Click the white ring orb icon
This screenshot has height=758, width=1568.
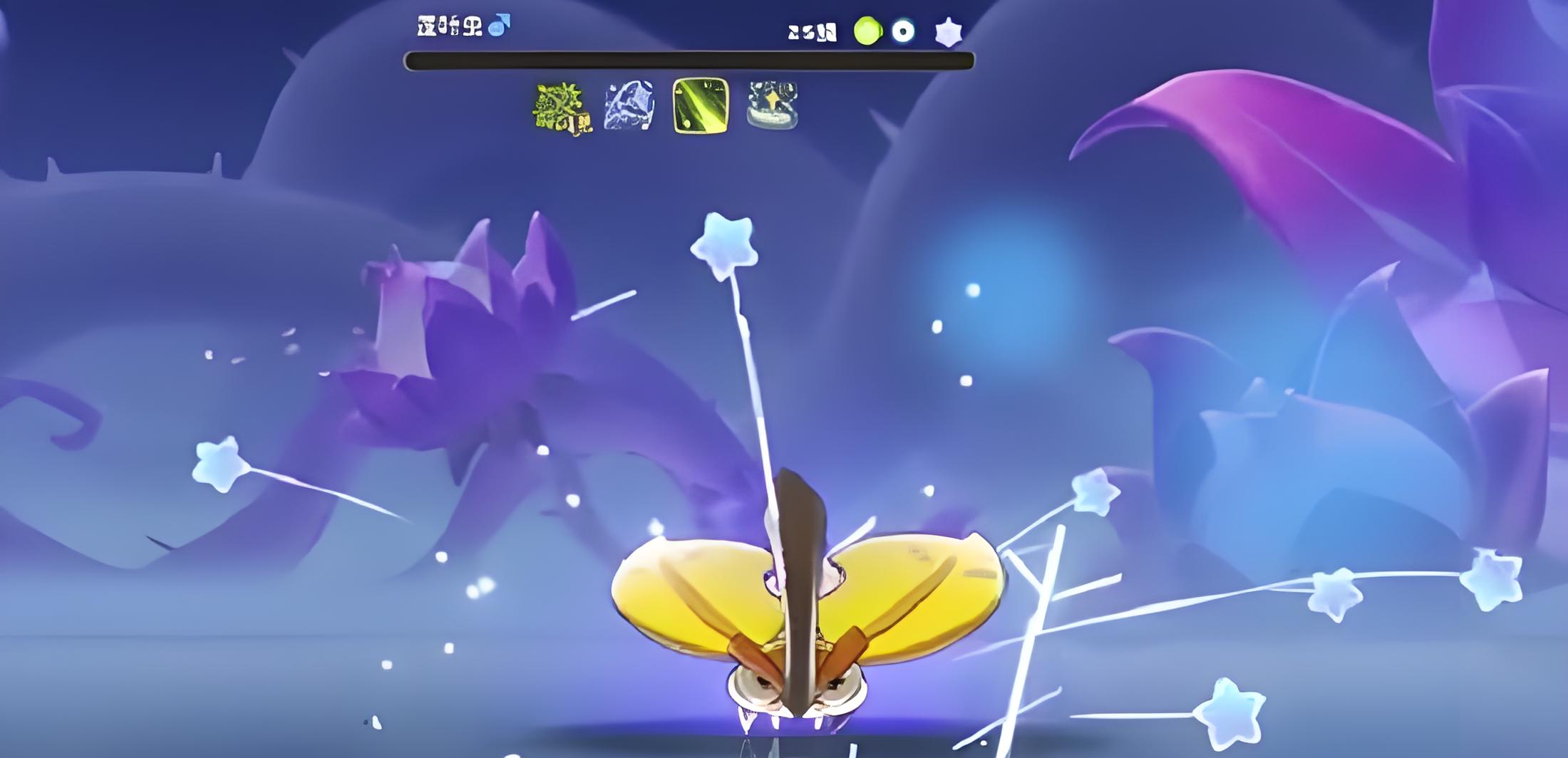pos(903,31)
